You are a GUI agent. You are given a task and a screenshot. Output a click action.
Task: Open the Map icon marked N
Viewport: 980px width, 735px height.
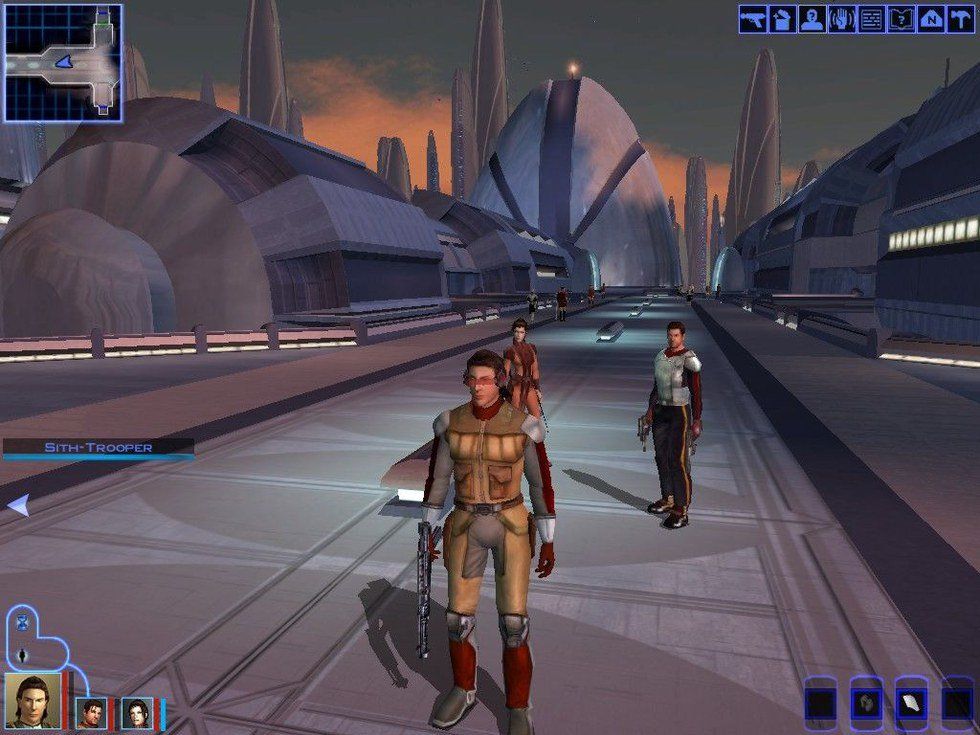(931, 19)
